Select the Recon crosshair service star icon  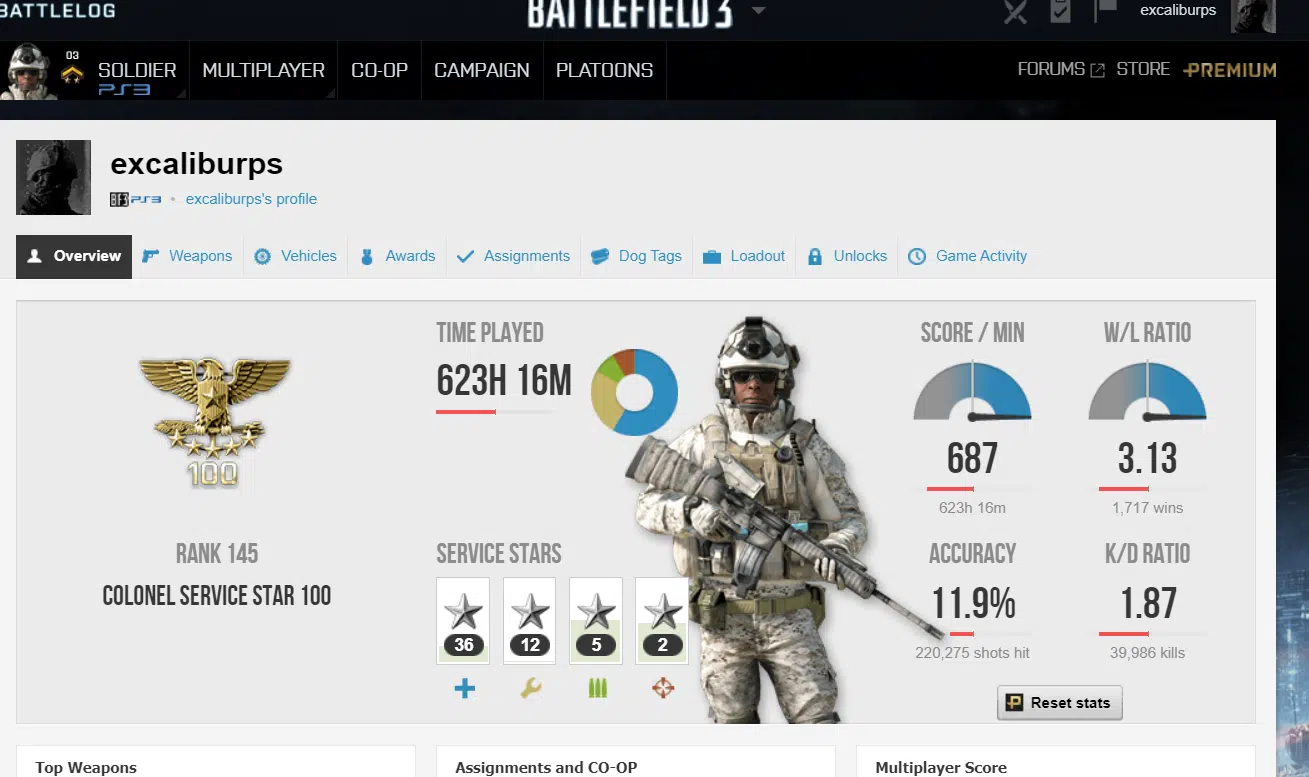point(662,687)
